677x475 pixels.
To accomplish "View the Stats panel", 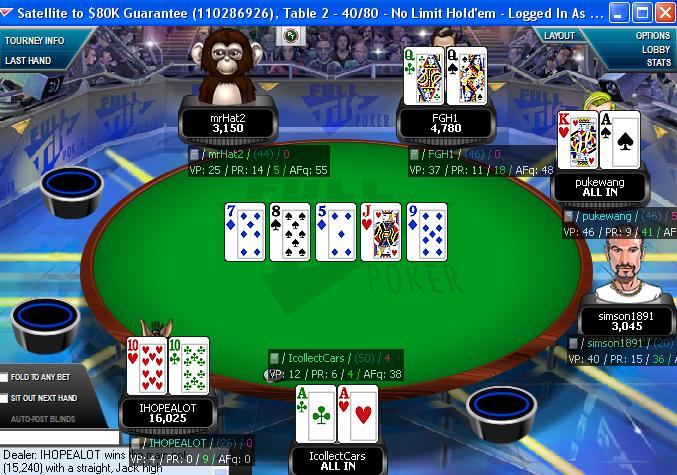I will pos(658,62).
